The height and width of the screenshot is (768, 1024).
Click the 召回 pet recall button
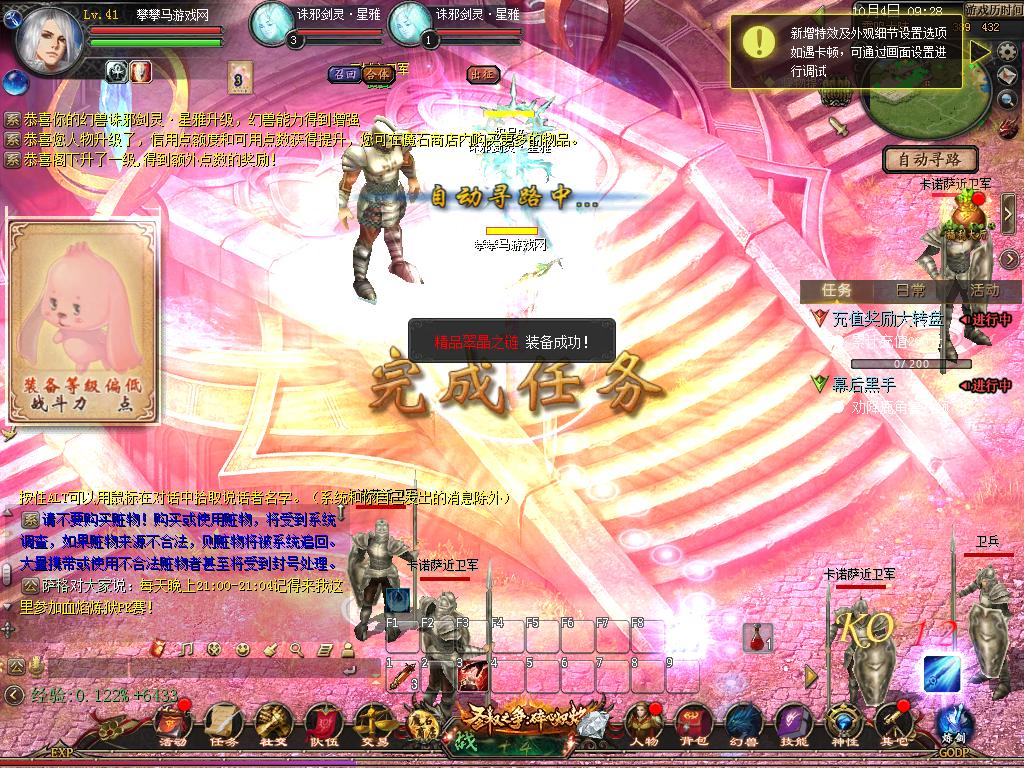point(345,73)
